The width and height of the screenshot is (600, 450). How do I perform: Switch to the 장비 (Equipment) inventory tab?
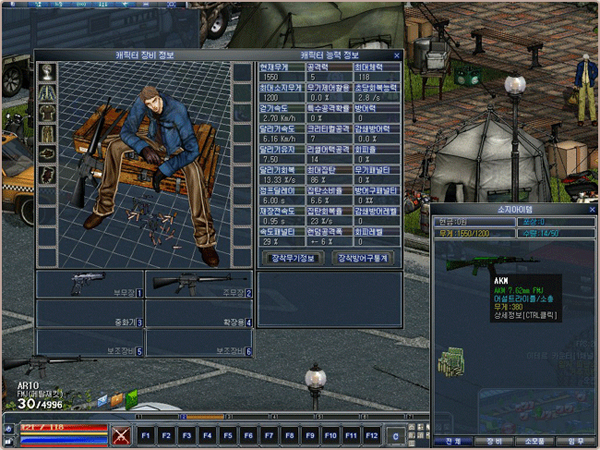495,440
